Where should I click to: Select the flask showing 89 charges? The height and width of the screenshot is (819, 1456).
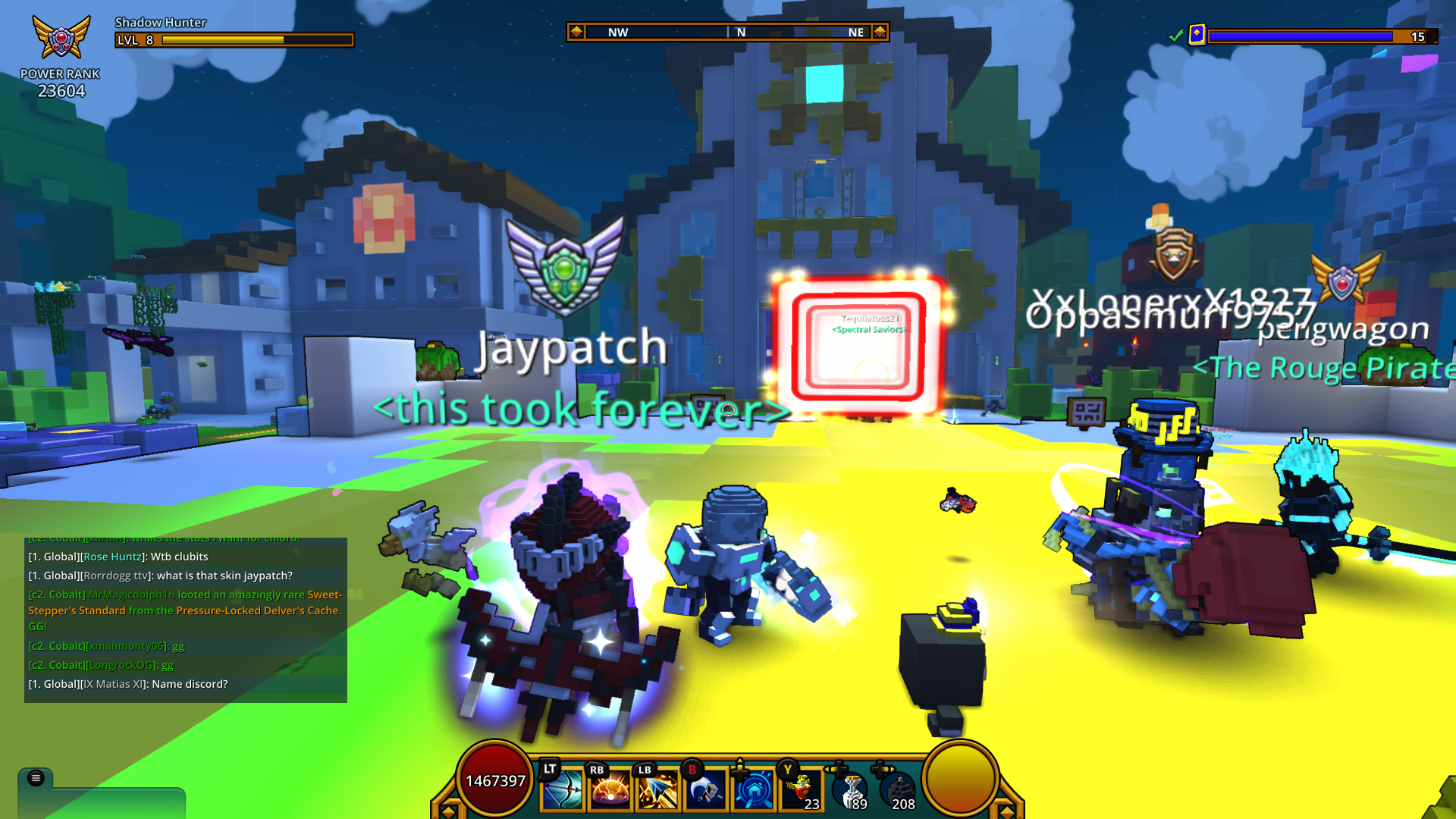(849, 789)
